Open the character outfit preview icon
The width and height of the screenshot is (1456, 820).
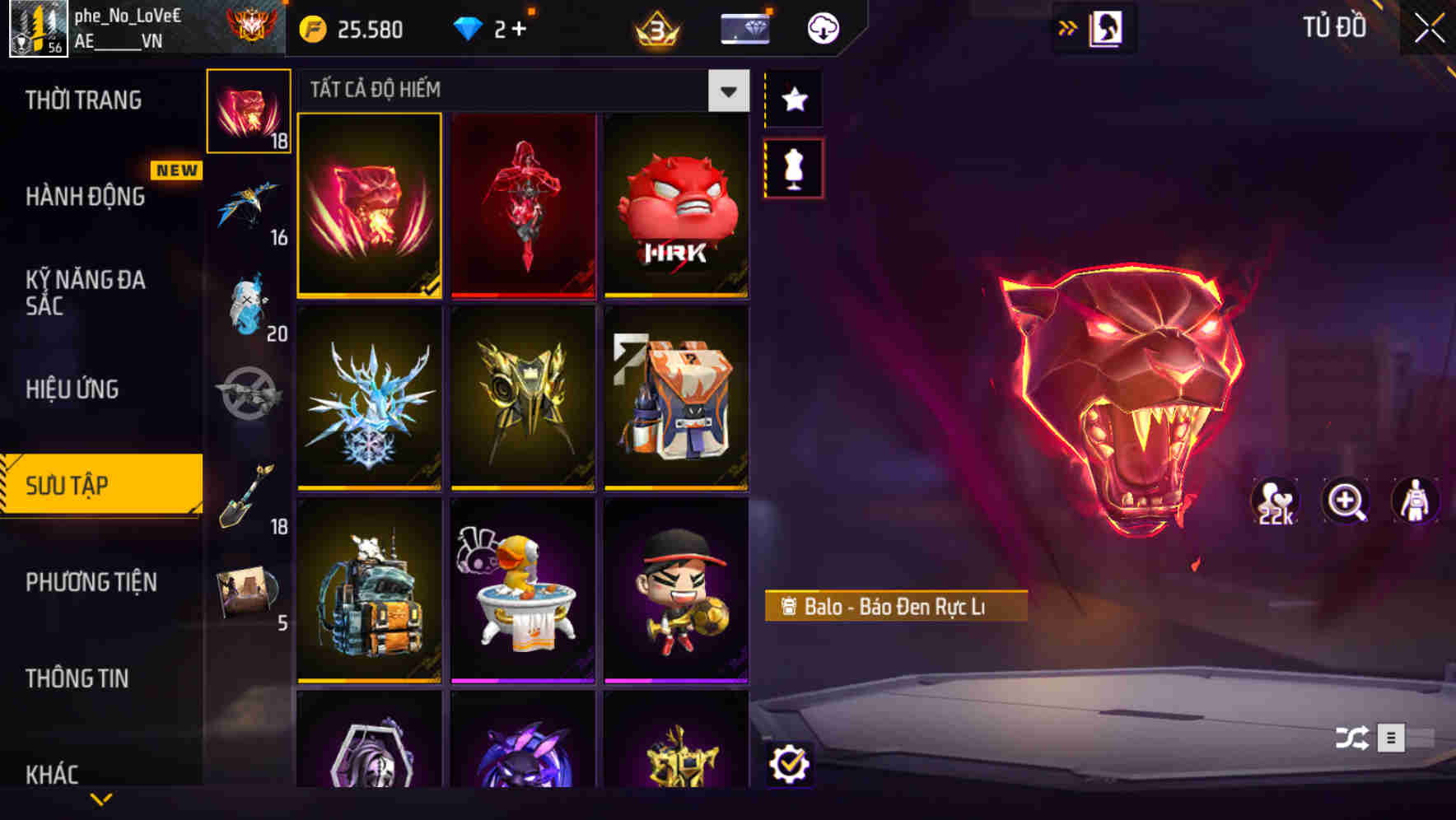pyautogui.click(x=1415, y=501)
